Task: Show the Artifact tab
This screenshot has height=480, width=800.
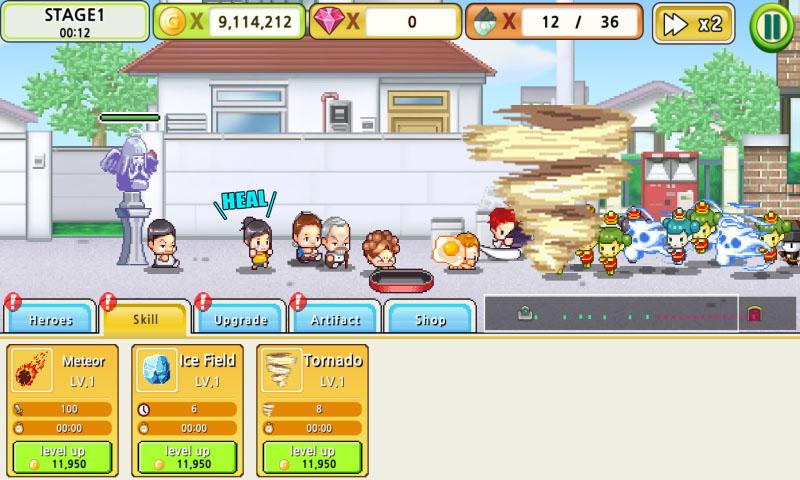Action: point(336,319)
